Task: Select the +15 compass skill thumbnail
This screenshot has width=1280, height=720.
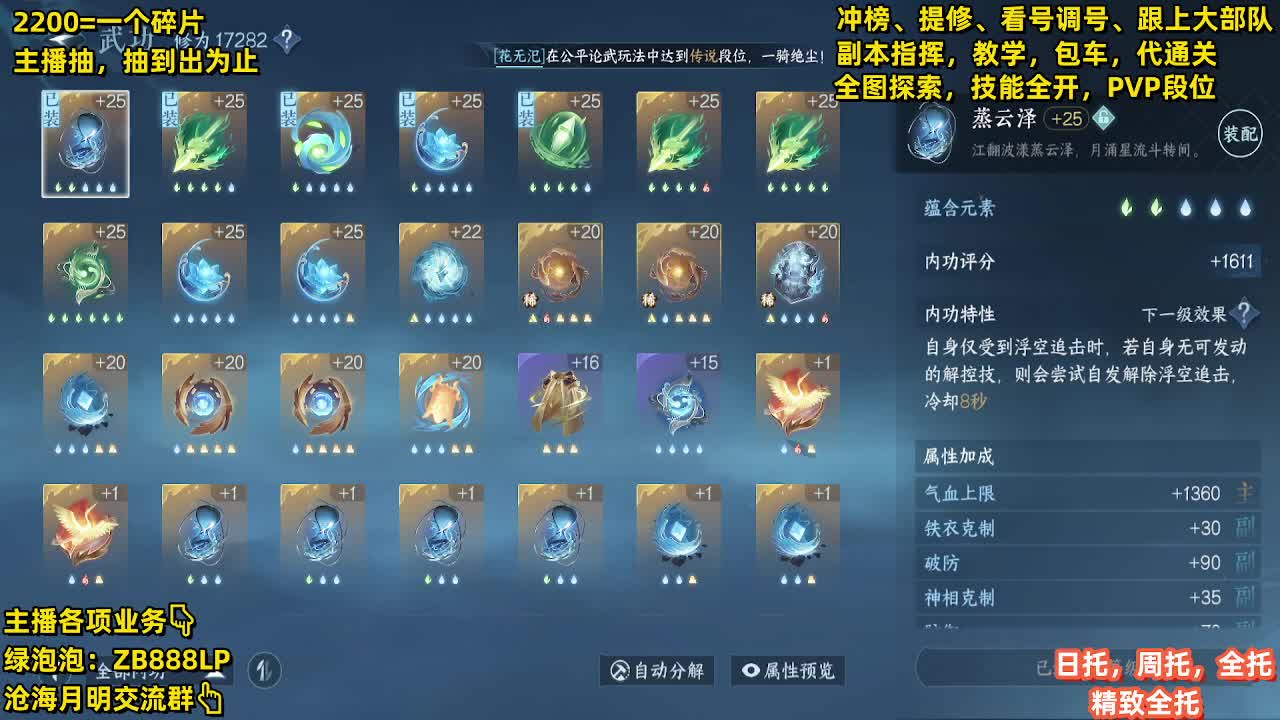Action: [676, 401]
